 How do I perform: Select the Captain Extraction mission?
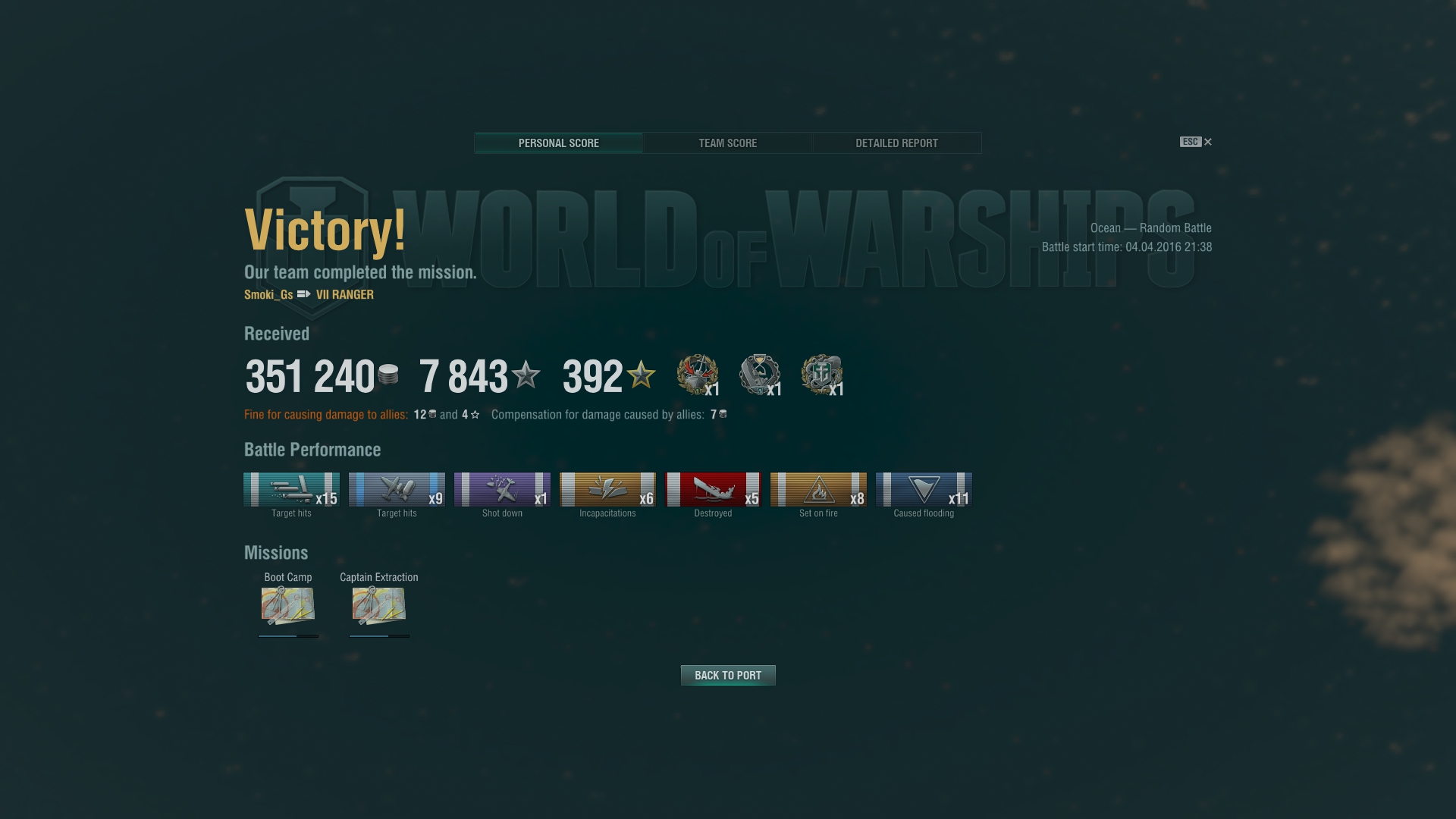pyautogui.click(x=379, y=604)
